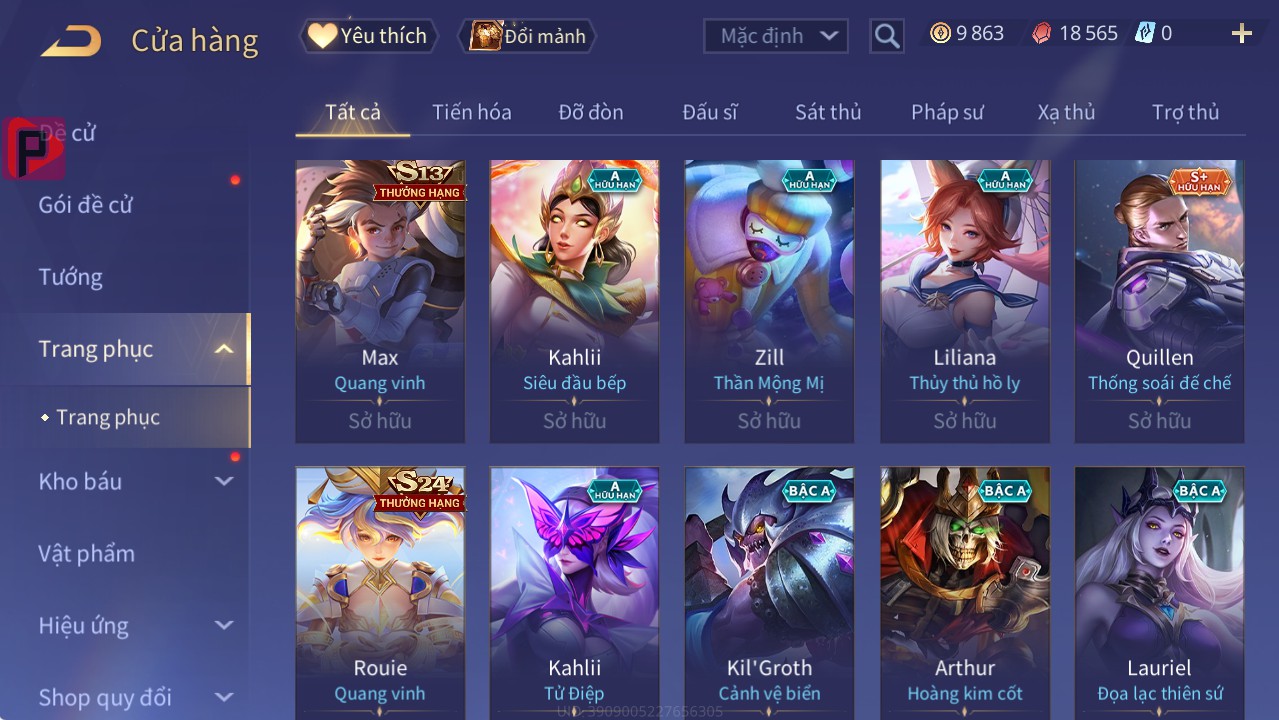Expand the Mặc định sort dropdown
1279x720 pixels.
click(776, 36)
